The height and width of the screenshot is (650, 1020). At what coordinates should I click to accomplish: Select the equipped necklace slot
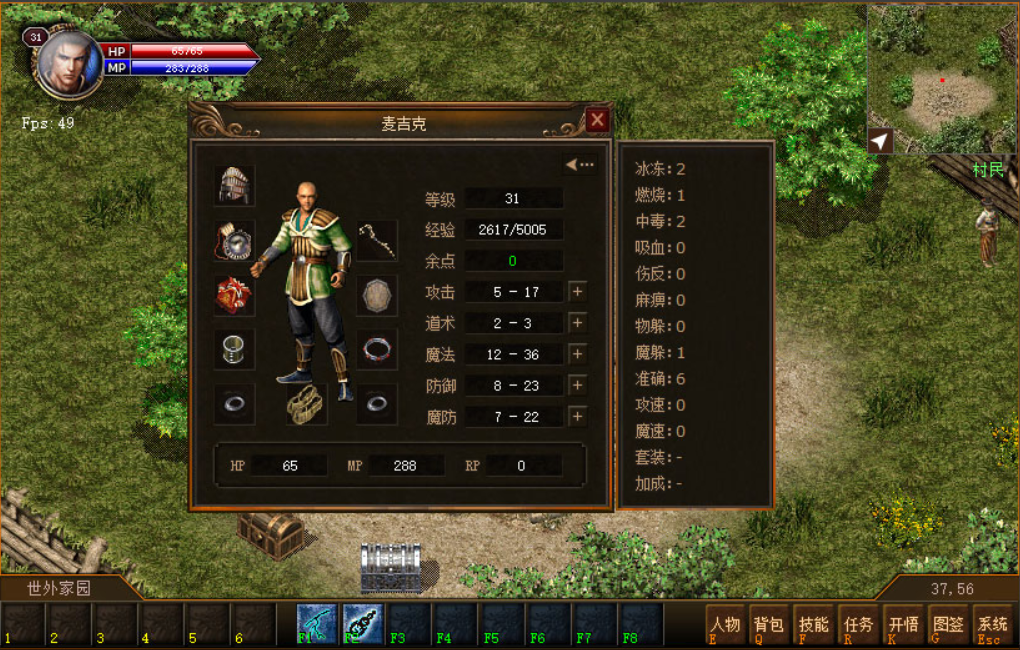point(234,241)
